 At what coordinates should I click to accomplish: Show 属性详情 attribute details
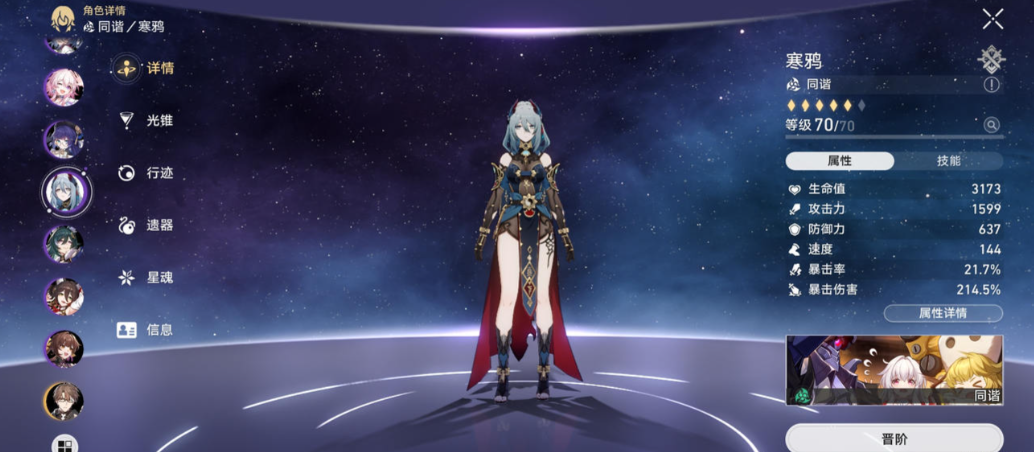942,313
